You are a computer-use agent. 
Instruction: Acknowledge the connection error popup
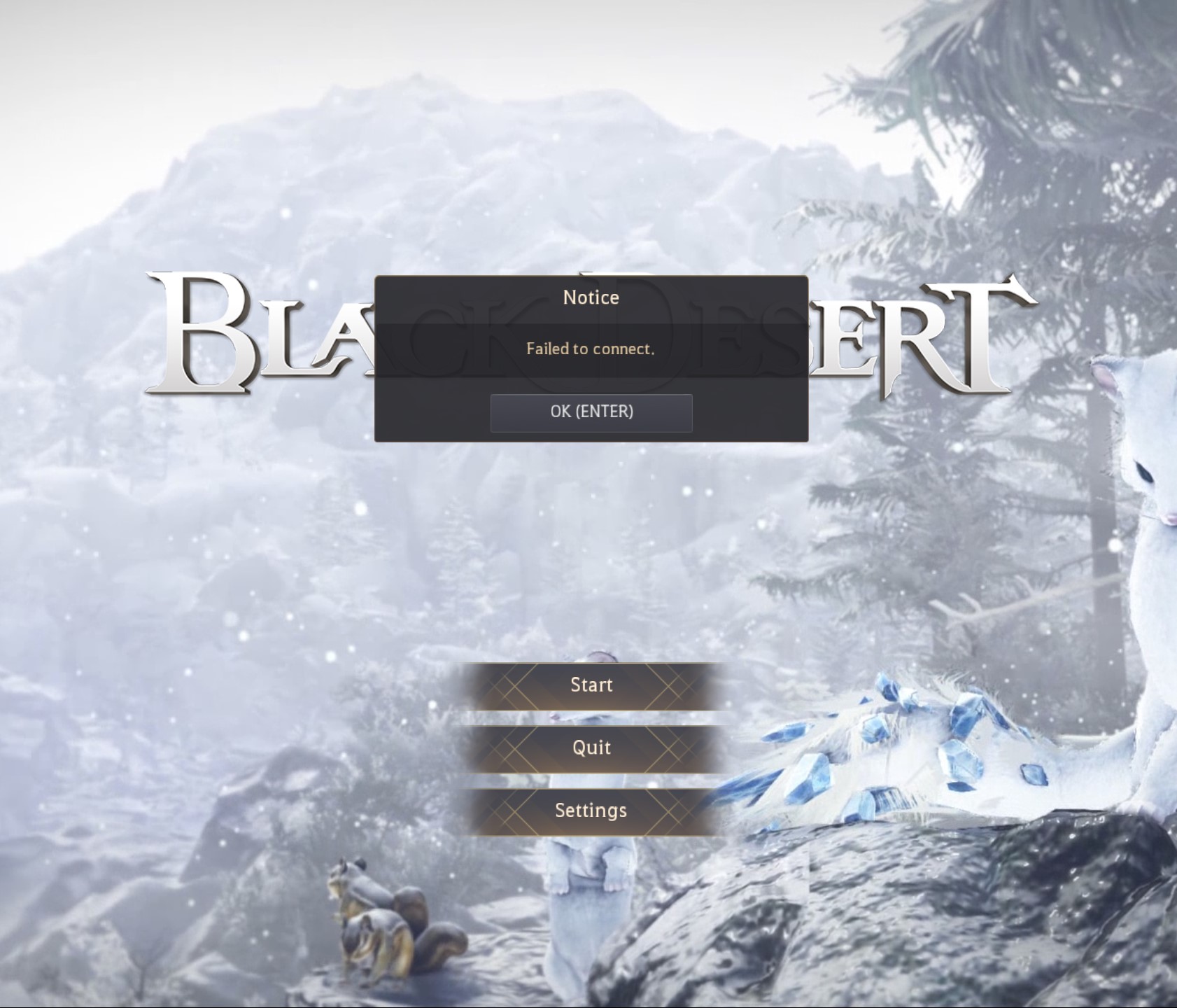coord(591,412)
